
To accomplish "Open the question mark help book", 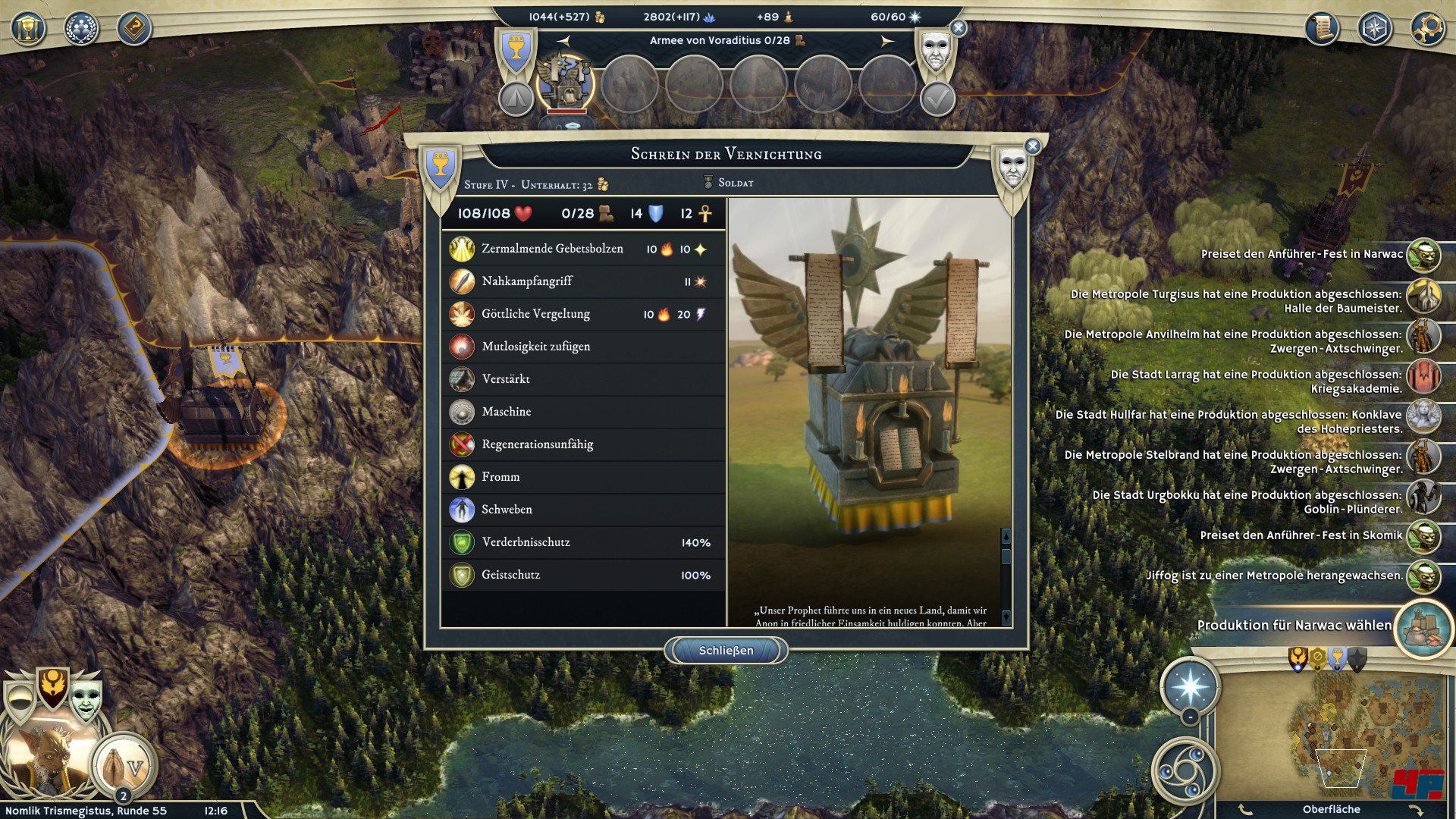I will click(x=134, y=29).
